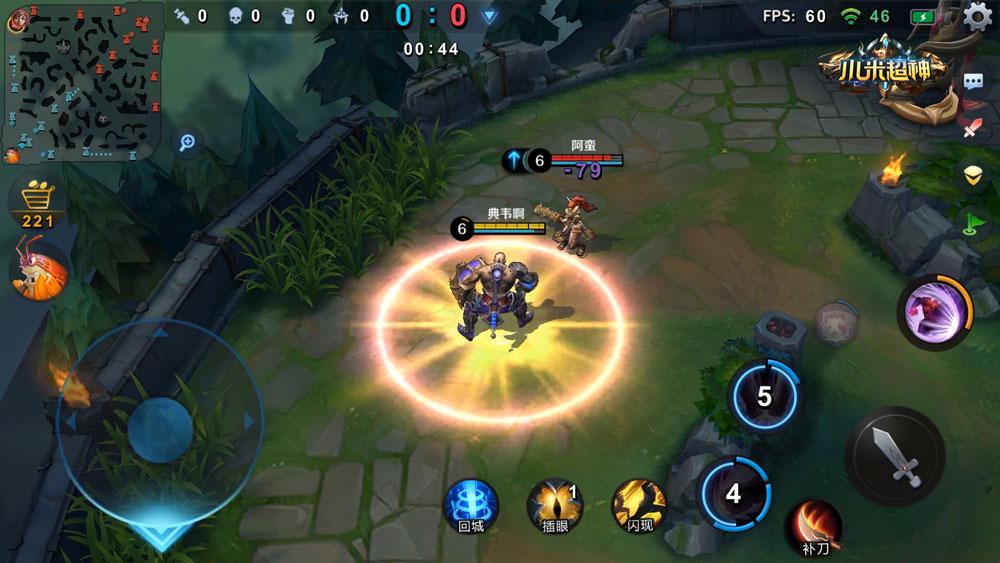
Task: Touch the virtual movement joystick
Action: coord(160,428)
